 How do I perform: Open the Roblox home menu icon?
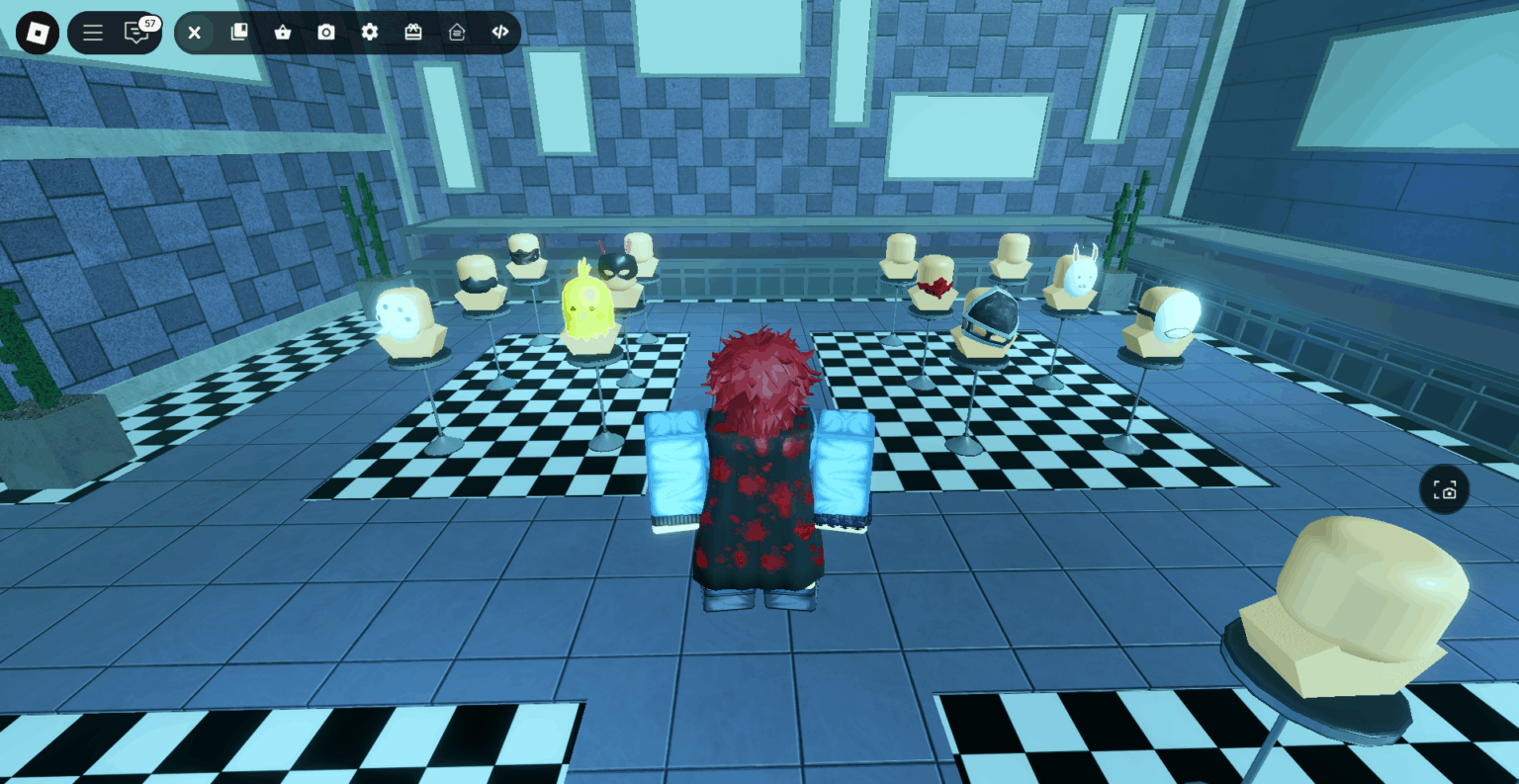pyautogui.click(x=37, y=32)
